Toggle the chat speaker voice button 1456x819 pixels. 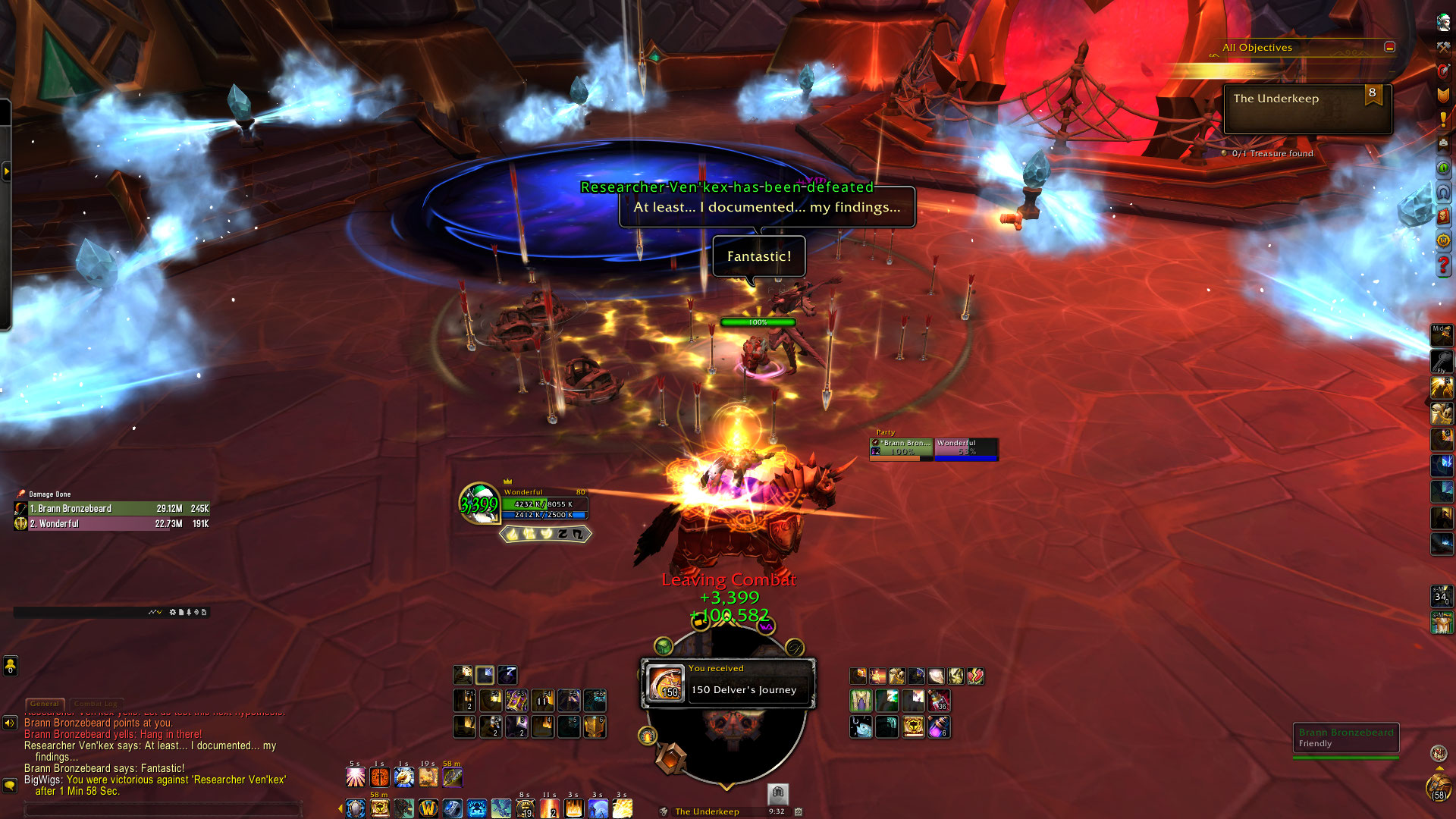click(10, 723)
